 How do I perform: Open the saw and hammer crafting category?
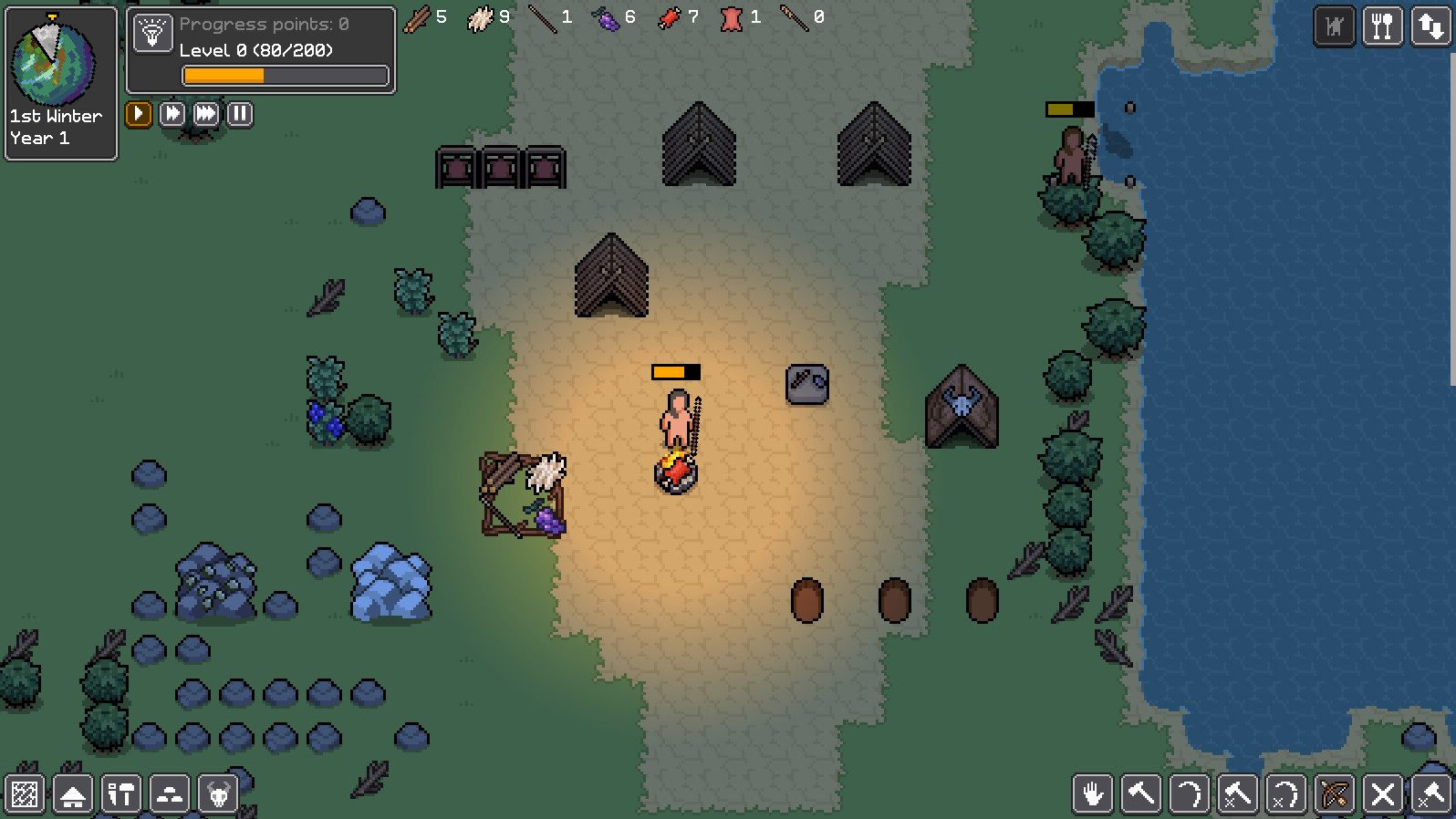pyautogui.click(x=121, y=794)
